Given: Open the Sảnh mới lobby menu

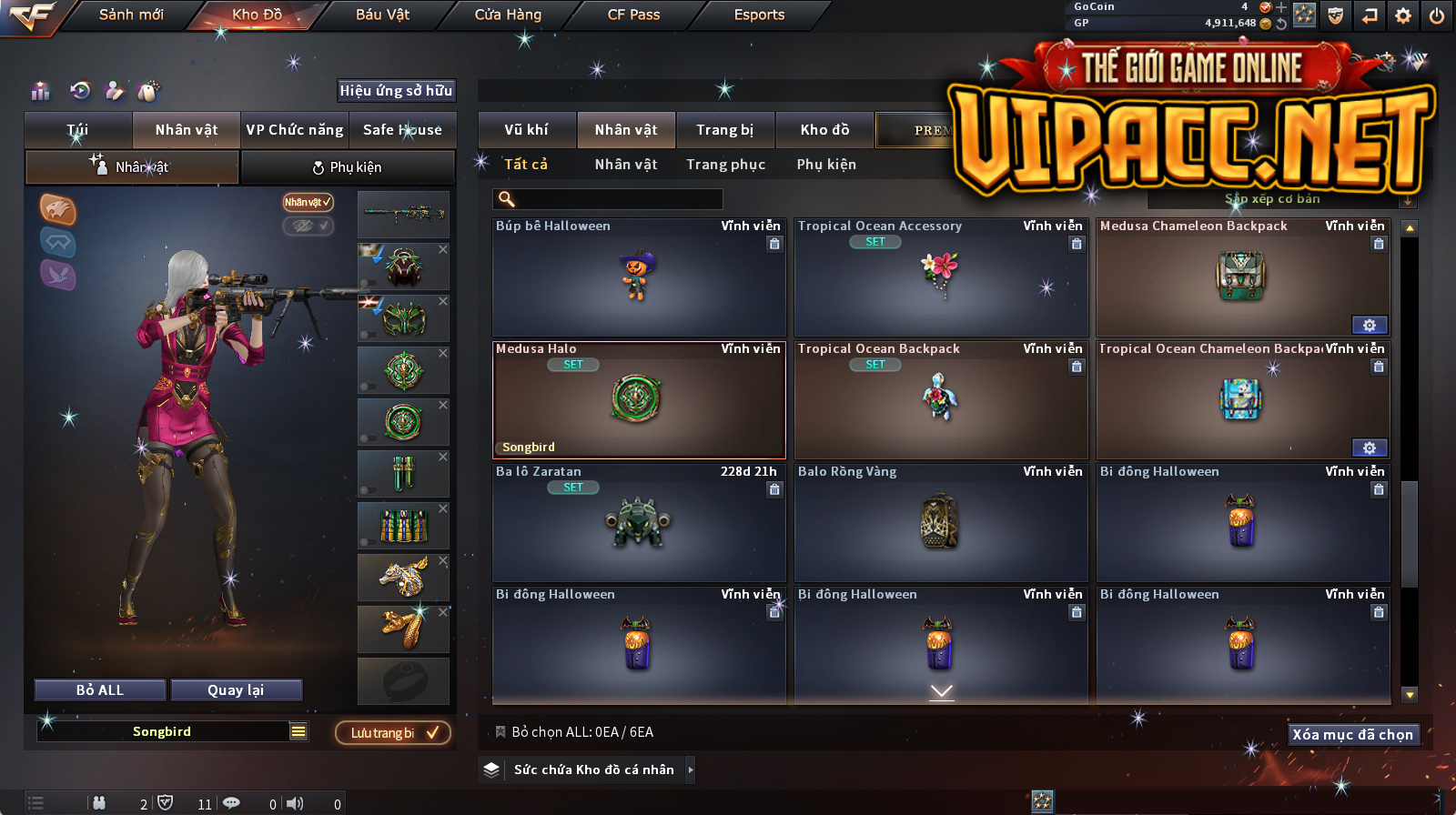Looking at the screenshot, I should [x=131, y=15].
